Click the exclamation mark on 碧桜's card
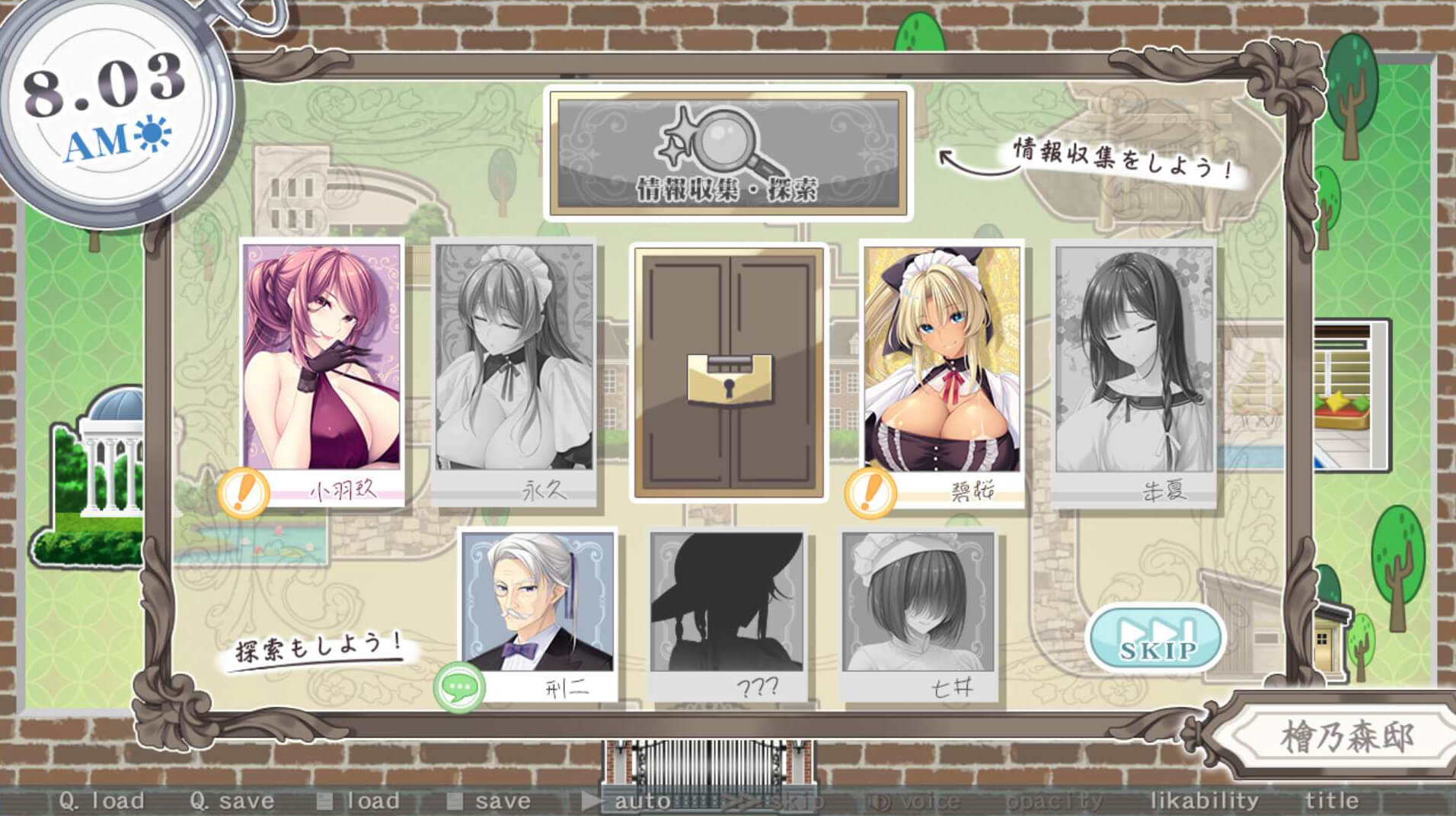 point(870,492)
